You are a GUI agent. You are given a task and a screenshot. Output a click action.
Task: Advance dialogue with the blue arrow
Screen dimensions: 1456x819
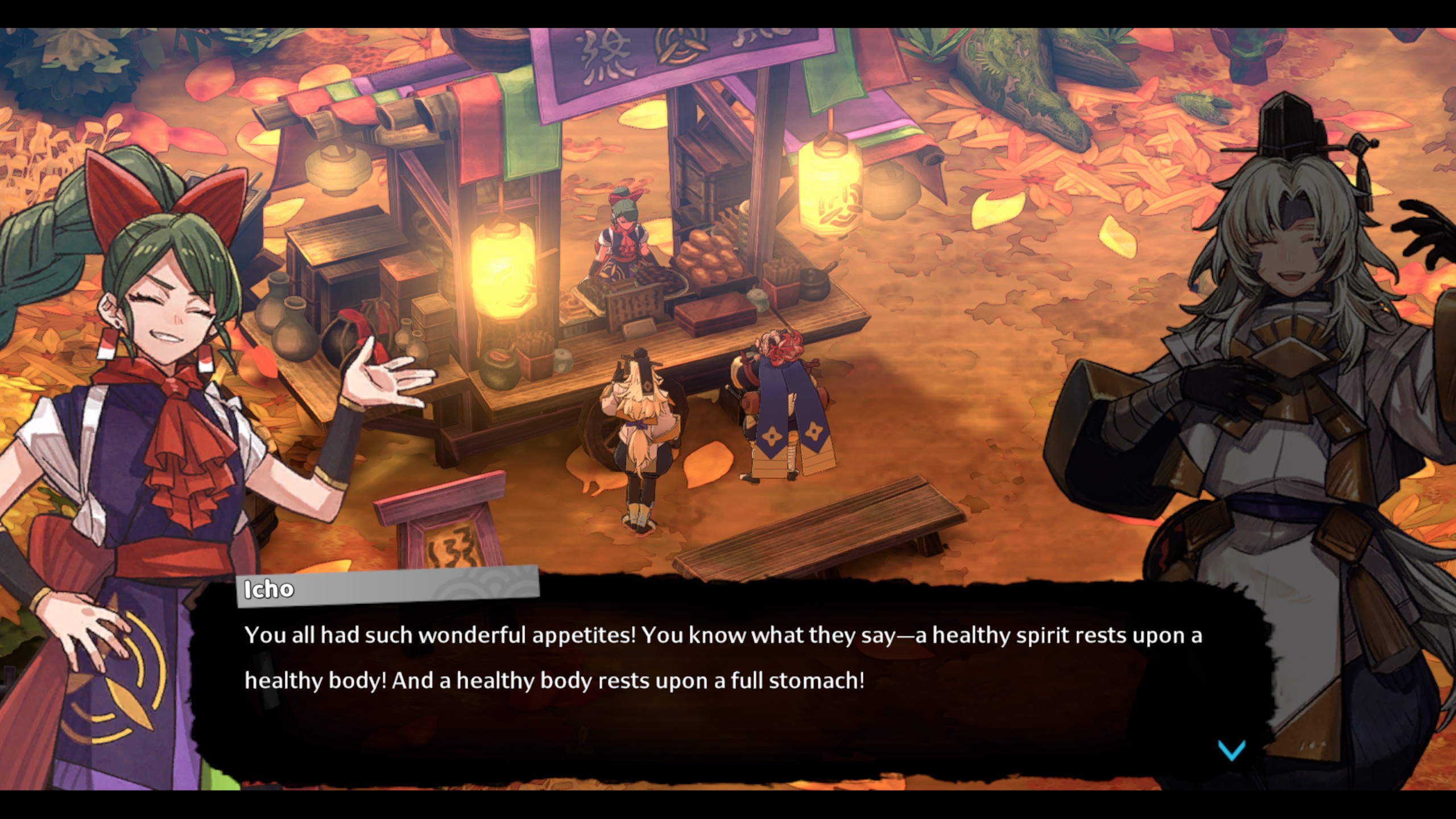tap(1231, 750)
